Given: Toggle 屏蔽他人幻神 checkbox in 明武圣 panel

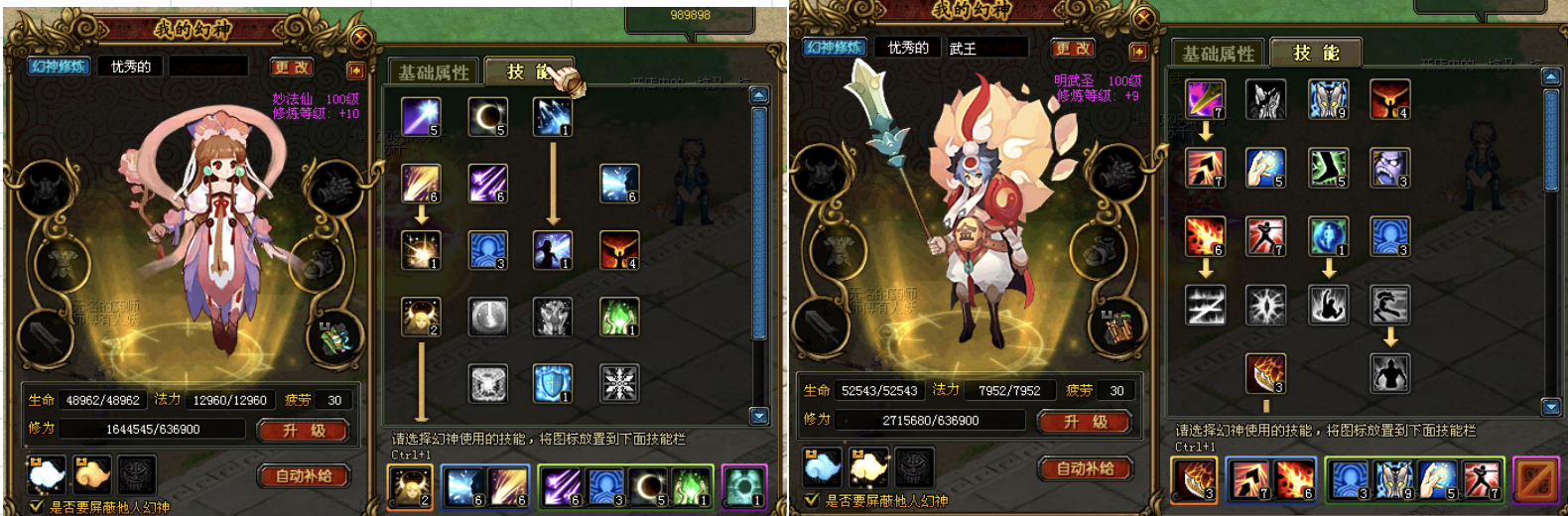Looking at the screenshot, I should pyautogui.click(x=813, y=501).
